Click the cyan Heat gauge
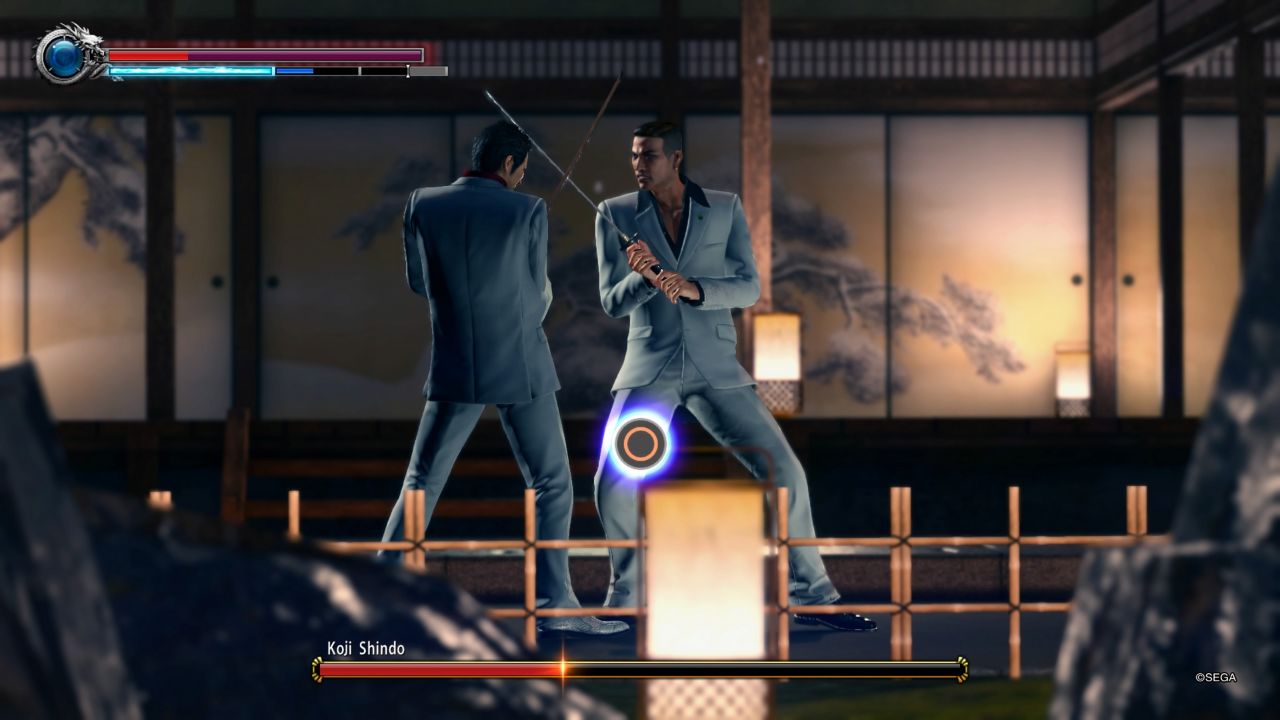Viewport: 1280px width, 720px height. pyautogui.click(x=190, y=69)
